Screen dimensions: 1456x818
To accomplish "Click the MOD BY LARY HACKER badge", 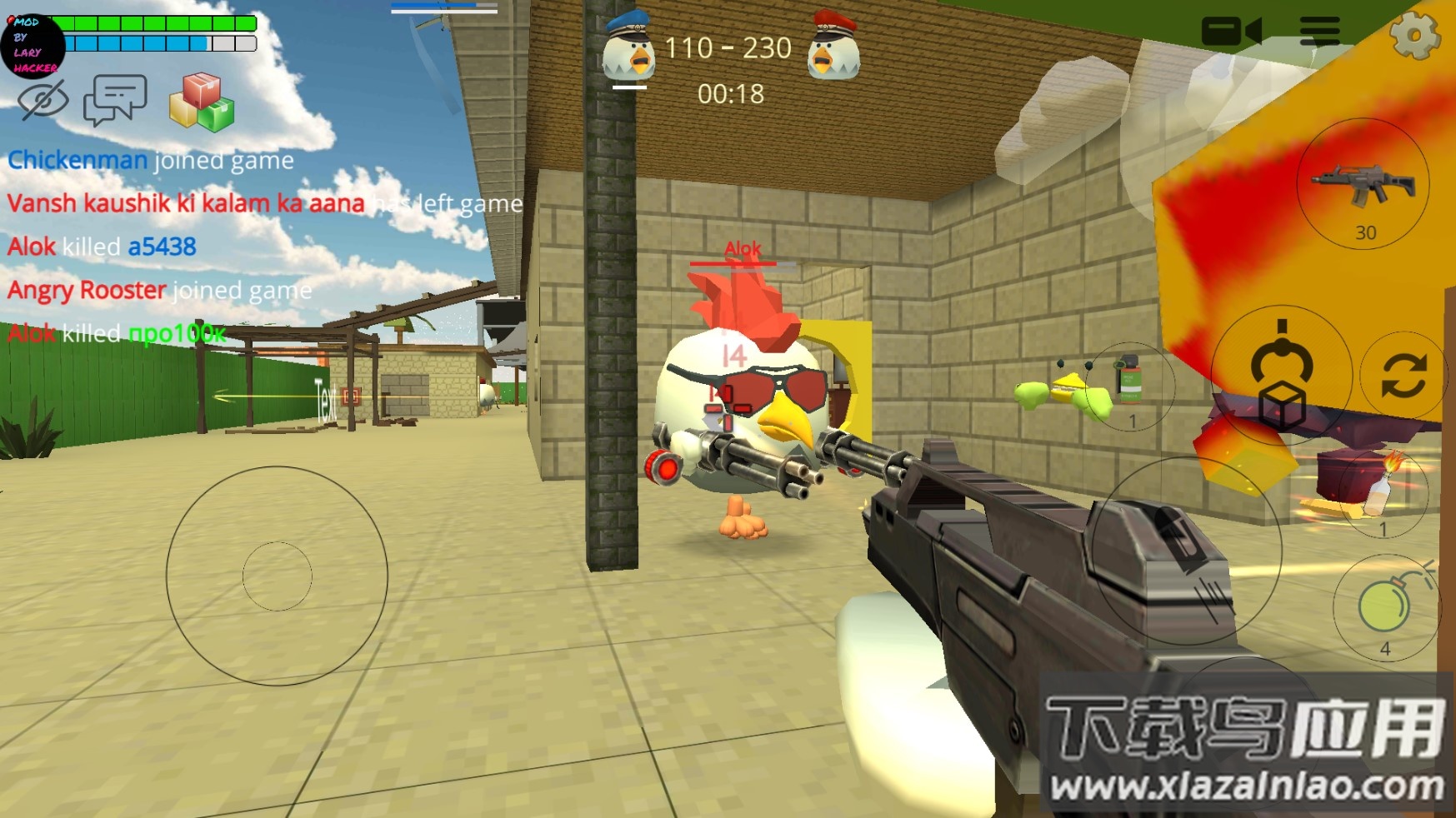I will [x=32, y=46].
